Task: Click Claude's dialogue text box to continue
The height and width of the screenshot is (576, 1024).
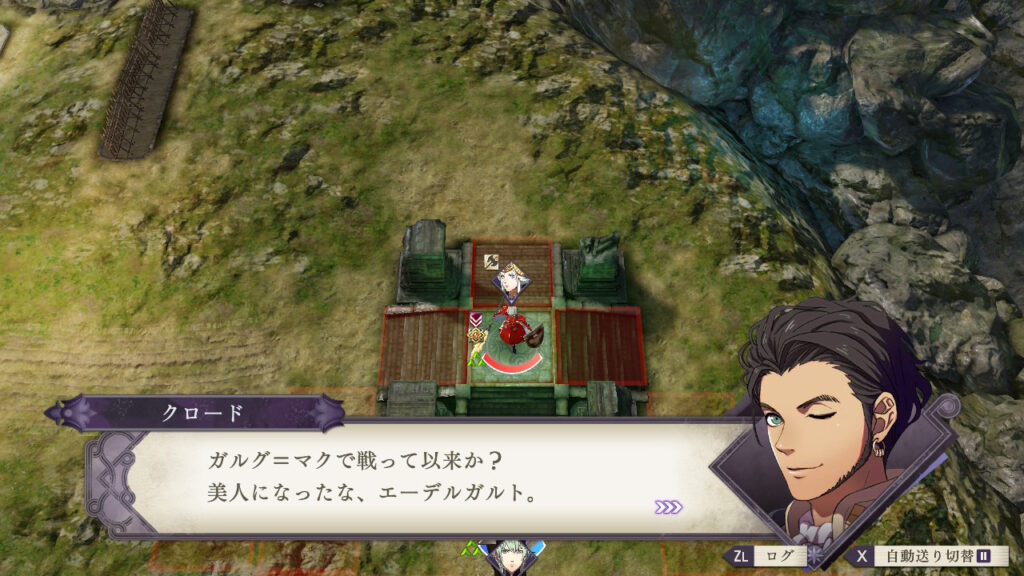Action: [x=420, y=476]
